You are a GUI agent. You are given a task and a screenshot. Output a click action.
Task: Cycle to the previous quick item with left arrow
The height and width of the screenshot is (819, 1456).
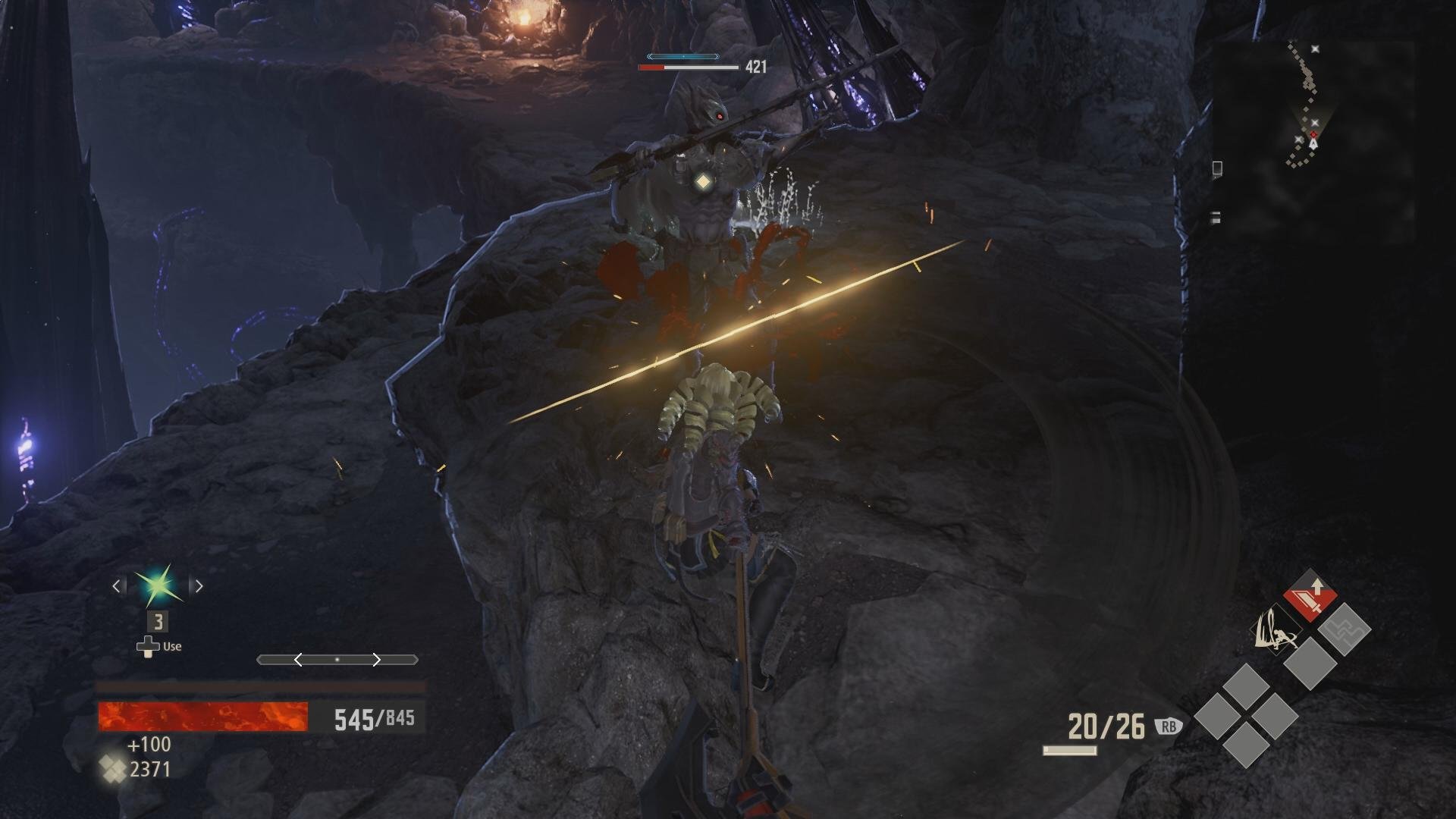point(118,585)
